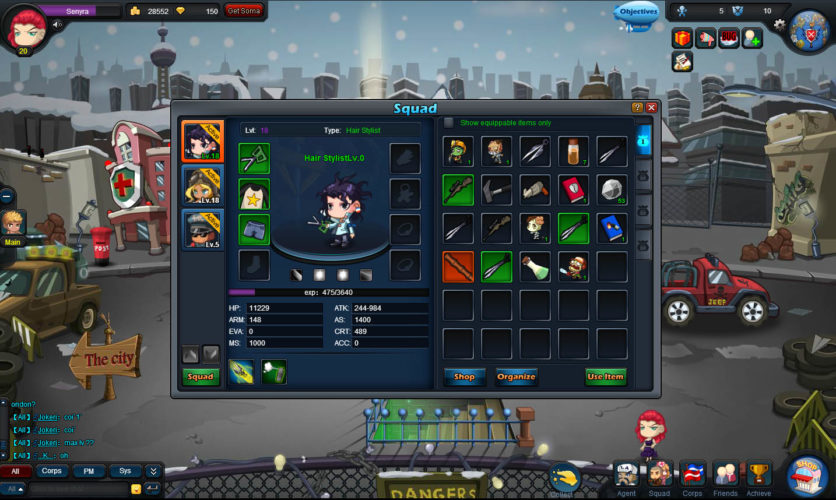
Task: Organize the inventory items
Action: click(516, 376)
